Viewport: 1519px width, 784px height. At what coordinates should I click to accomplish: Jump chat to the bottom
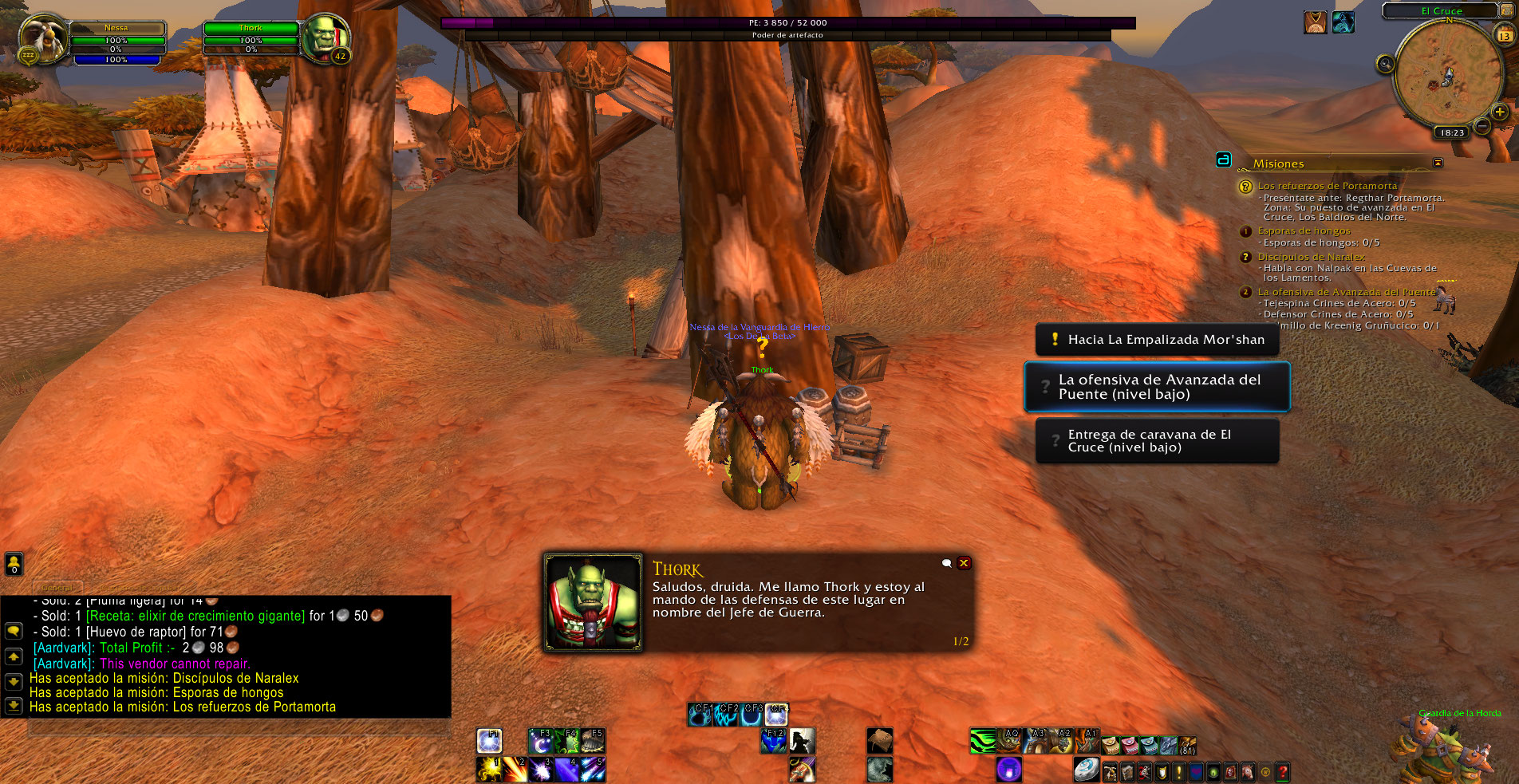point(14,706)
